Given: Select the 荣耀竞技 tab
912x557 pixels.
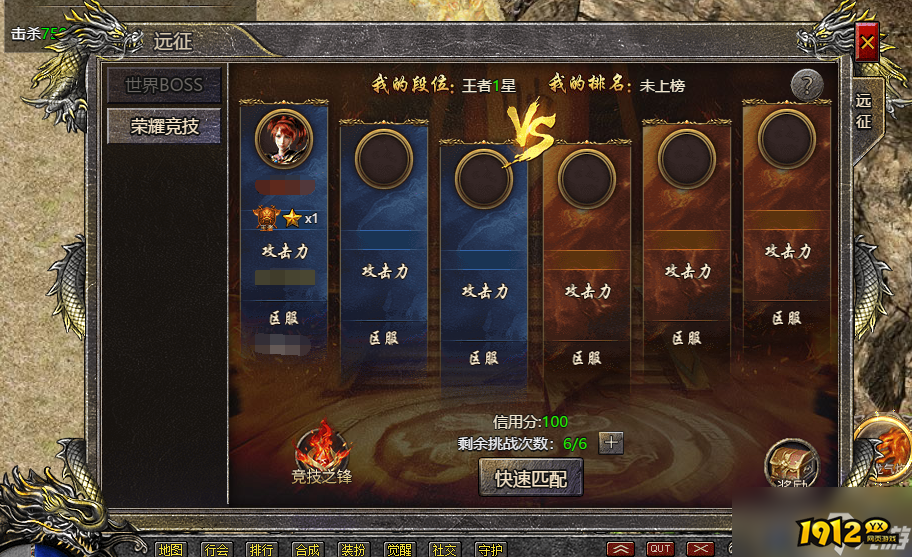Looking at the screenshot, I should click(164, 126).
